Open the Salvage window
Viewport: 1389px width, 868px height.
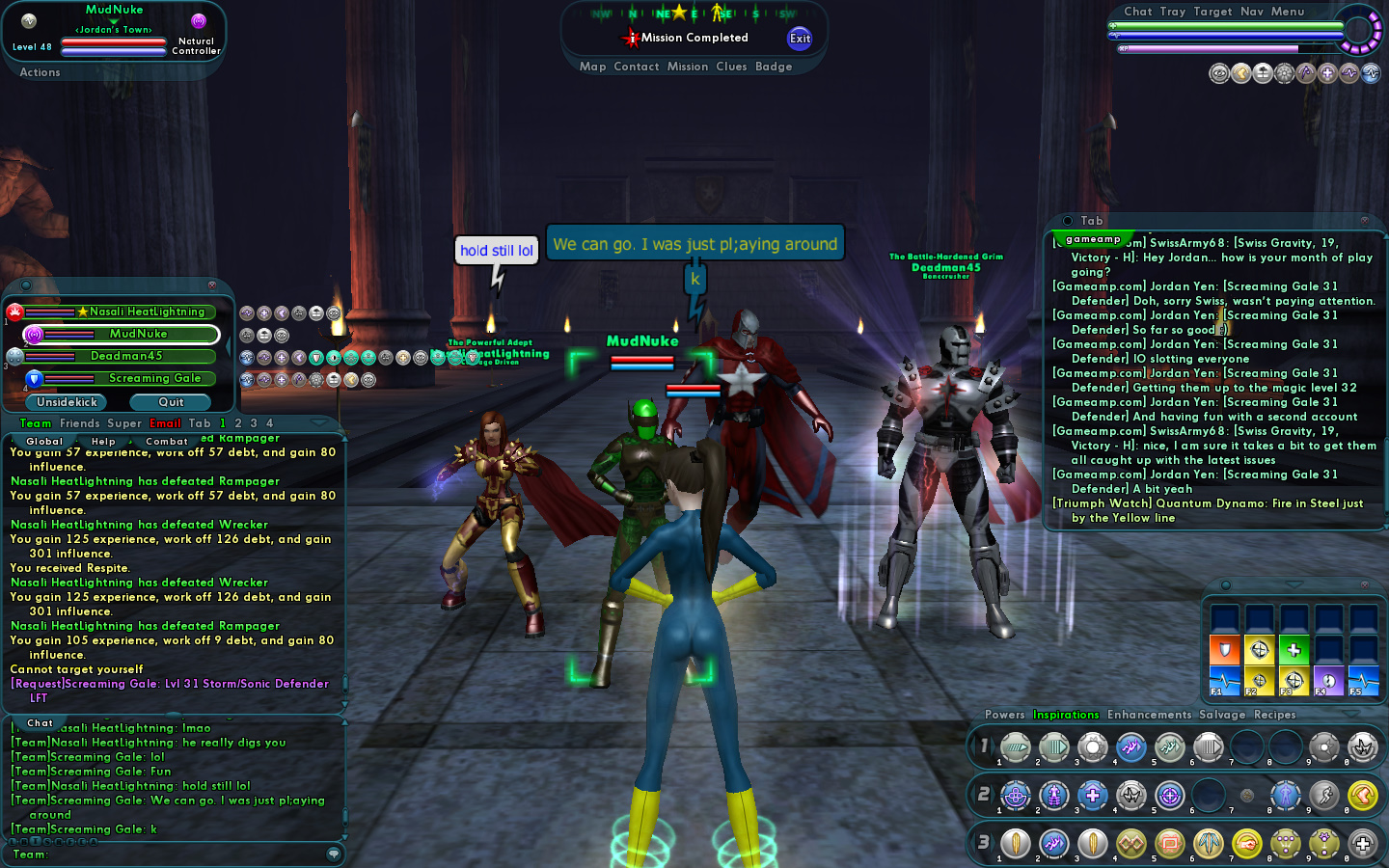click(1222, 715)
